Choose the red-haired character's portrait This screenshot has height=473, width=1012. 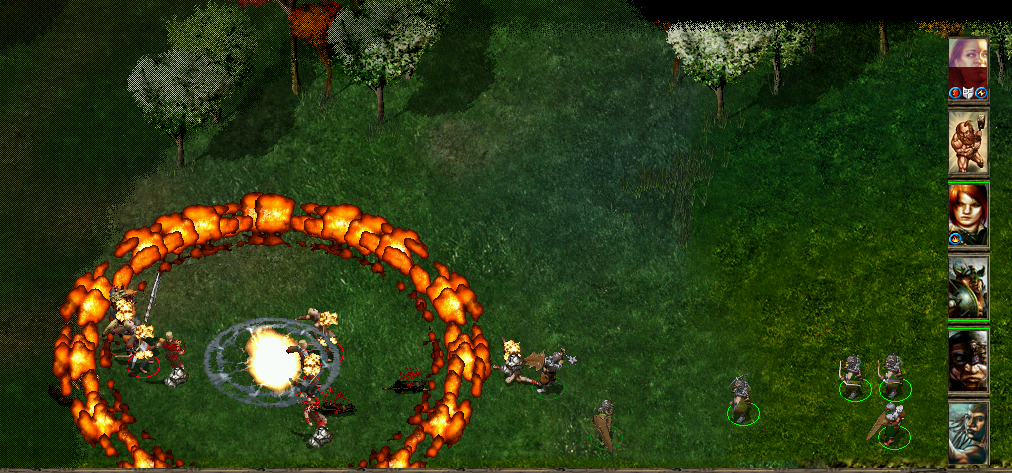pos(968,213)
